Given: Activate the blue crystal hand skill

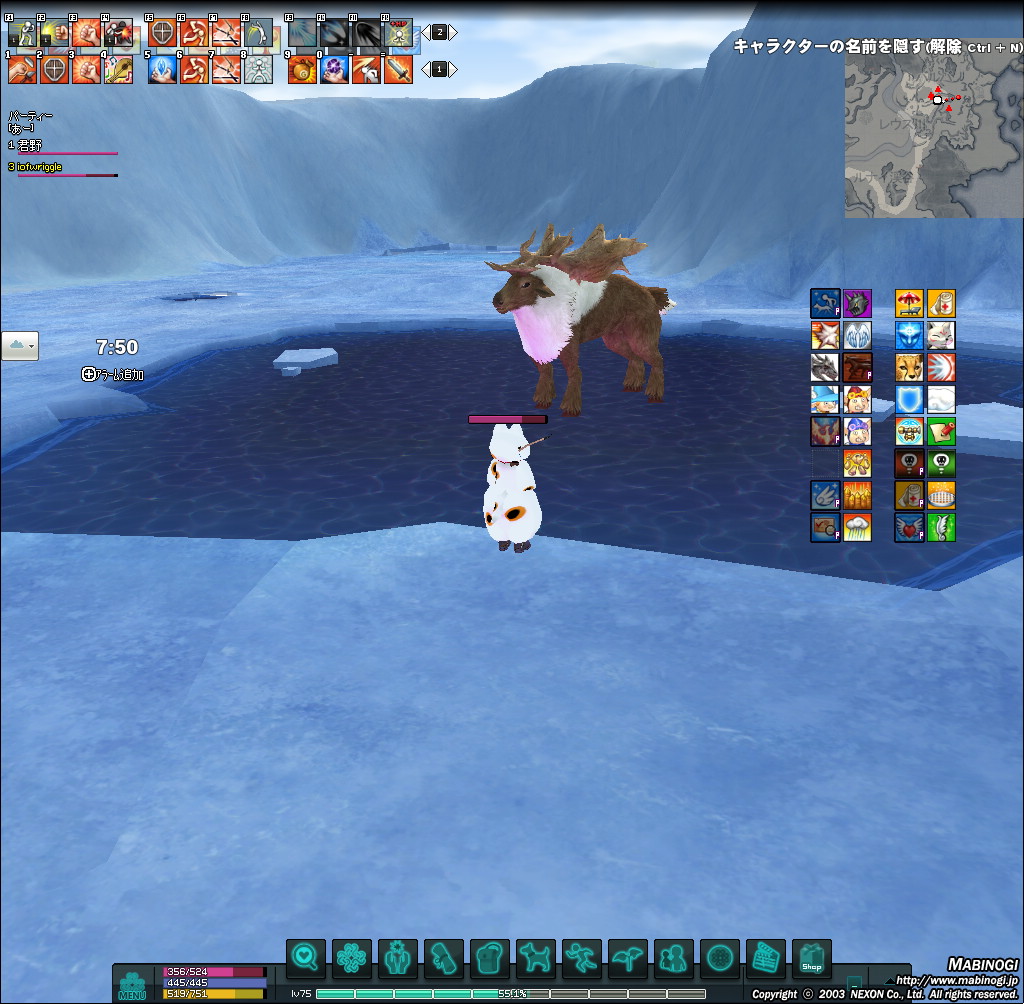Looking at the screenshot, I should point(163,70).
